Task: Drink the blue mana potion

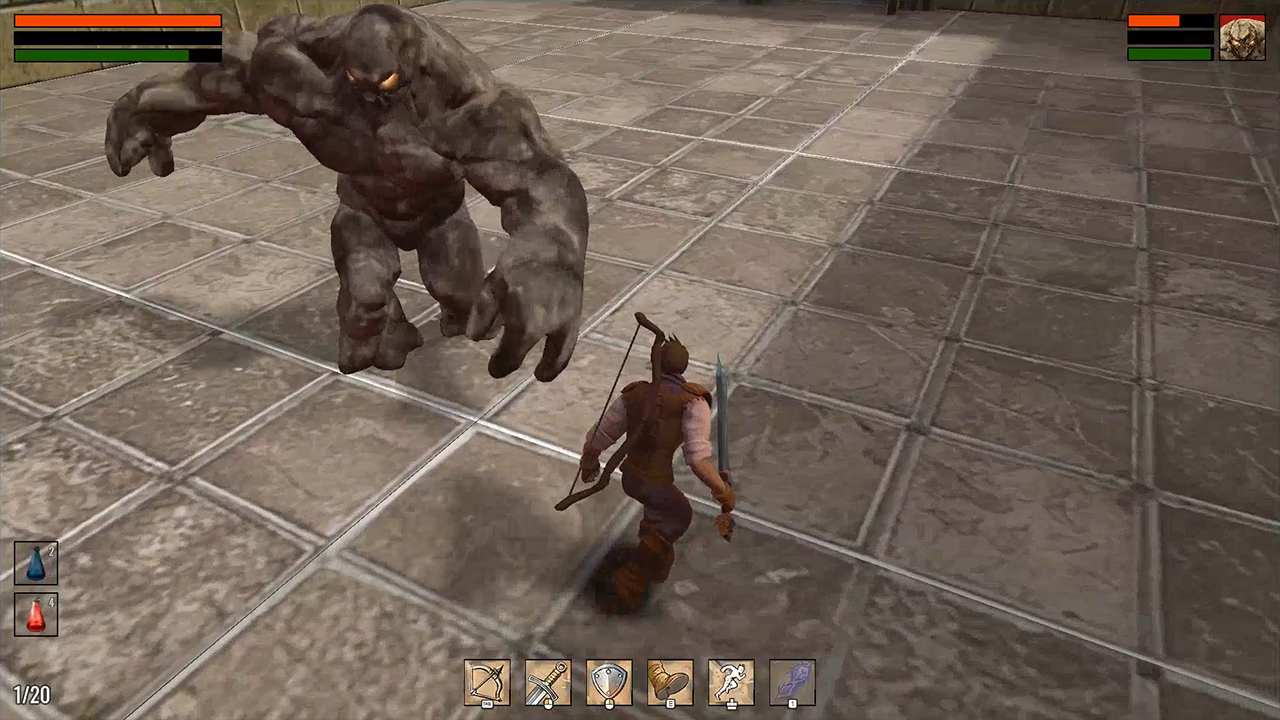Action: pyautogui.click(x=35, y=561)
